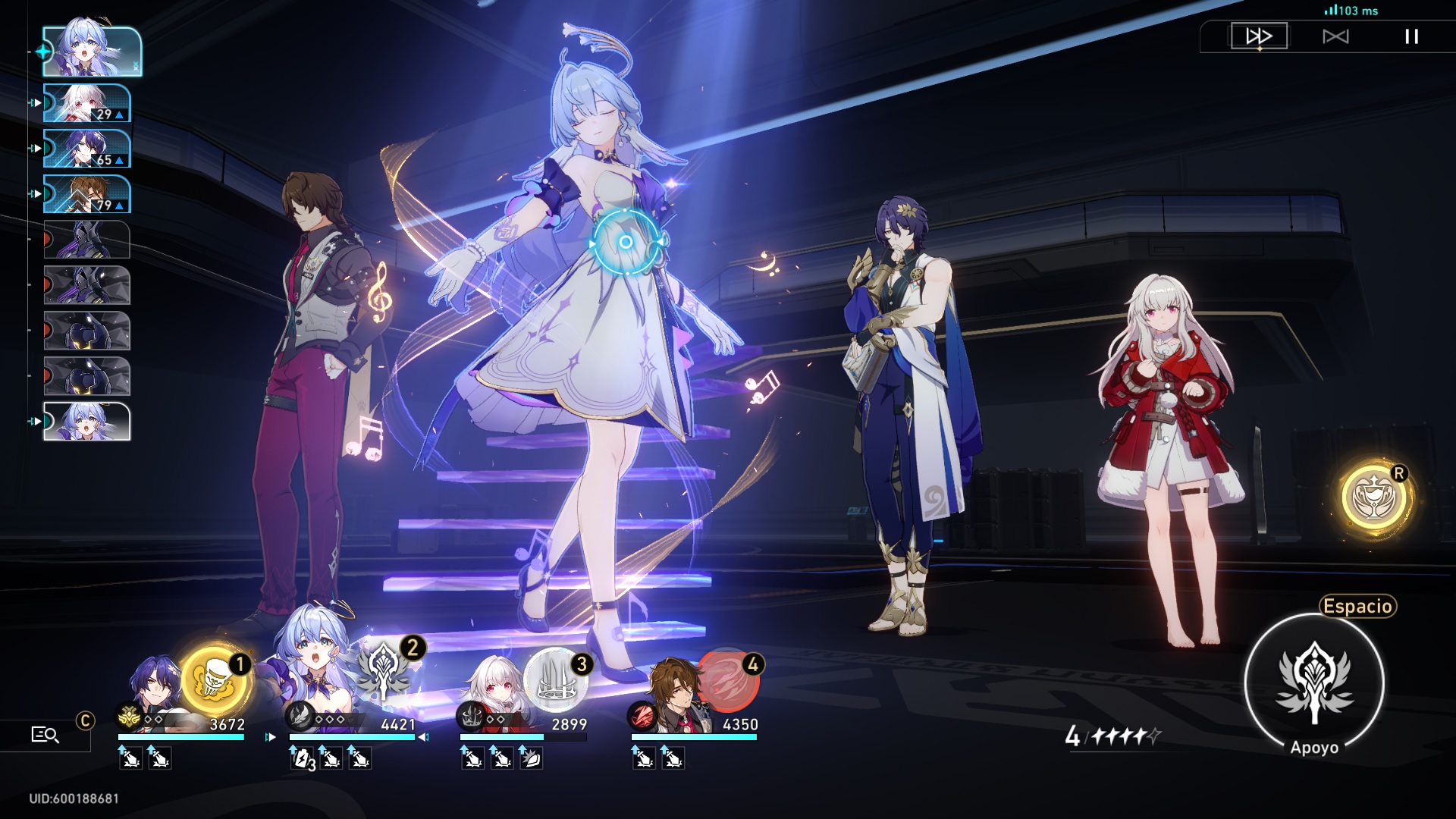The image size is (1456, 819).
Task: Click the feather status icon beside Robin's HP bar
Action: pyautogui.click(x=297, y=719)
